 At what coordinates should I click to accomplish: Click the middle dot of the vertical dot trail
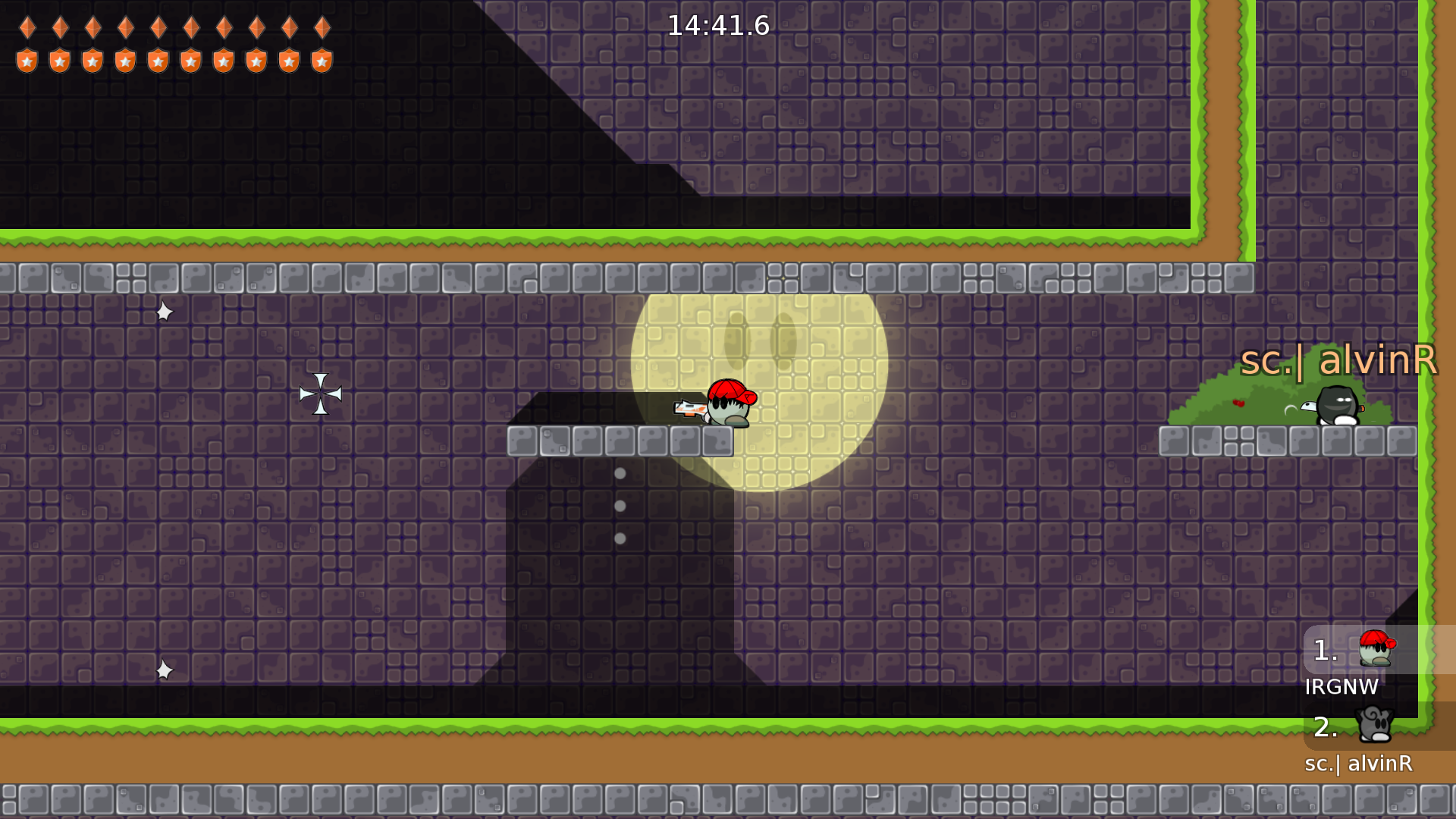[620, 506]
